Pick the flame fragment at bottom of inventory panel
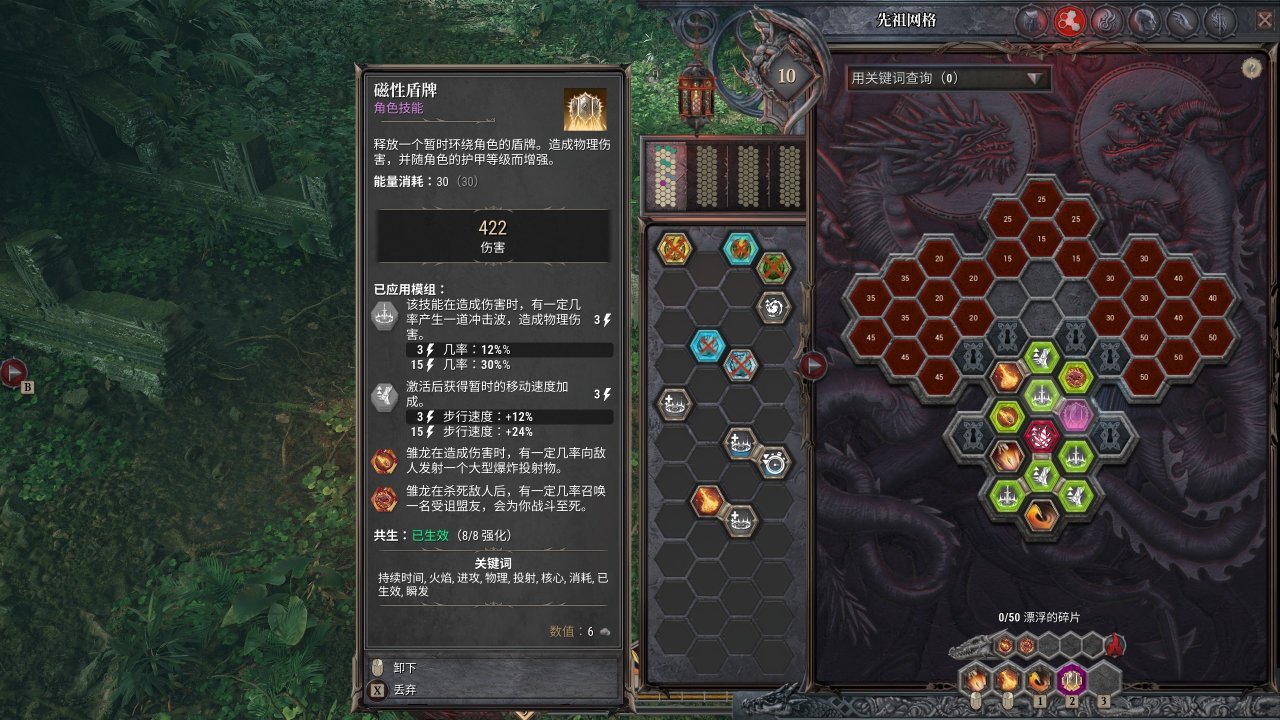1280x720 pixels. [706, 501]
